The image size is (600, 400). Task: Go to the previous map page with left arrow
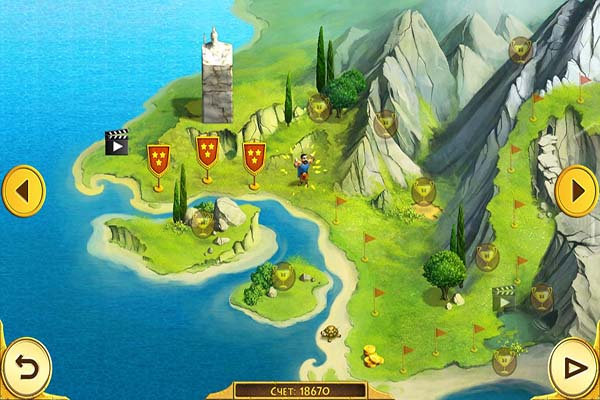pyautogui.click(x=24, y=190)
